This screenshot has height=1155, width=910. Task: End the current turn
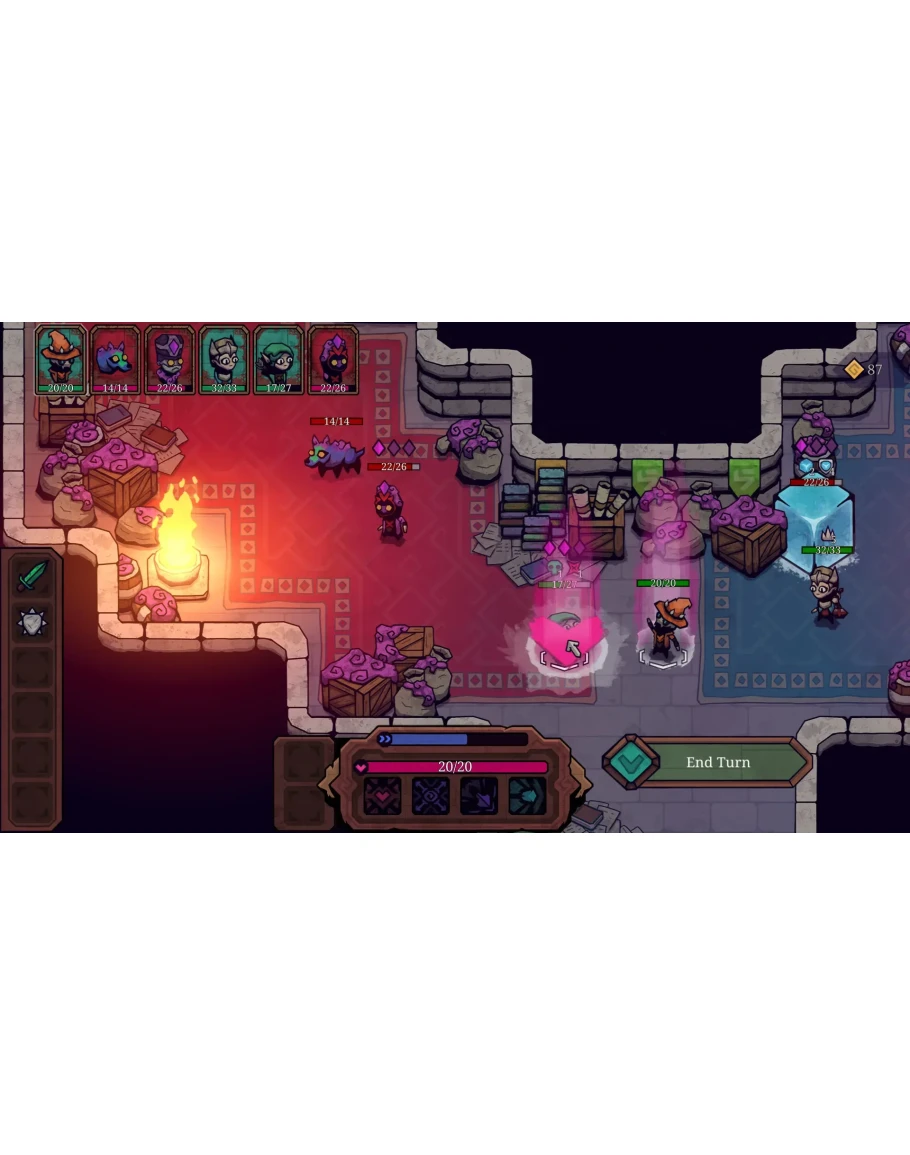717,762
